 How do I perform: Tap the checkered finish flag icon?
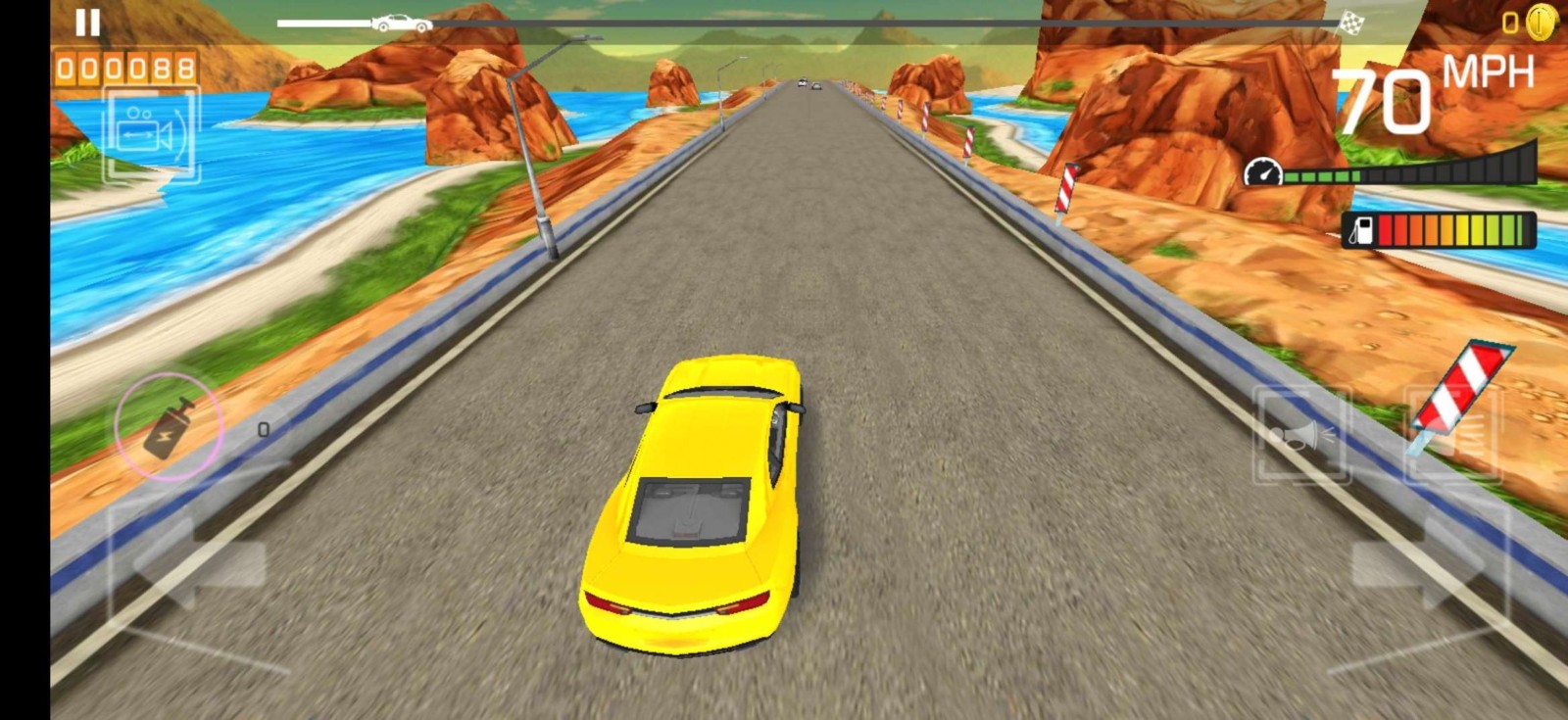point(1351,21)
